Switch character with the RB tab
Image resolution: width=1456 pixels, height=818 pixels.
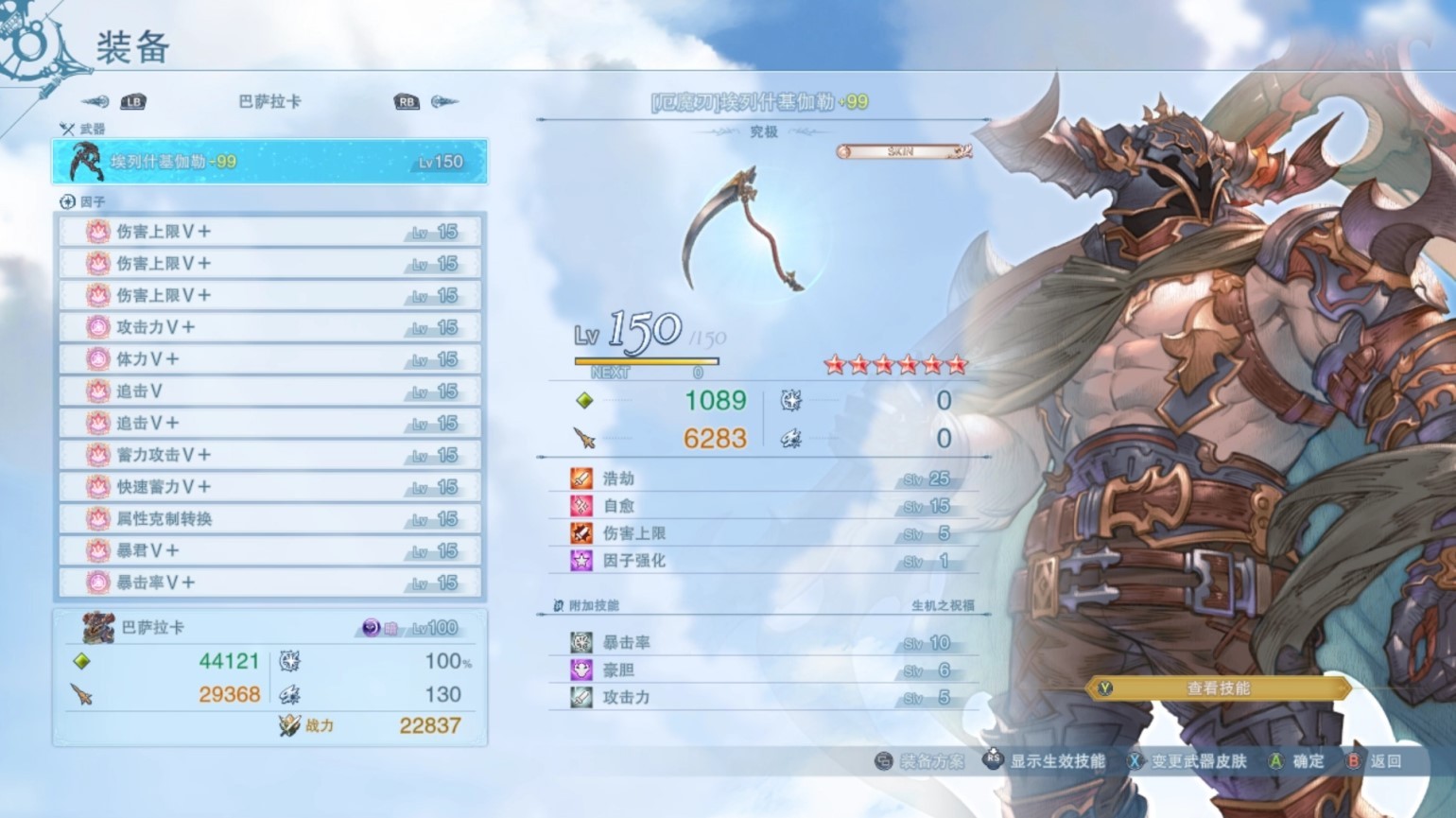[x=407, y=102]
